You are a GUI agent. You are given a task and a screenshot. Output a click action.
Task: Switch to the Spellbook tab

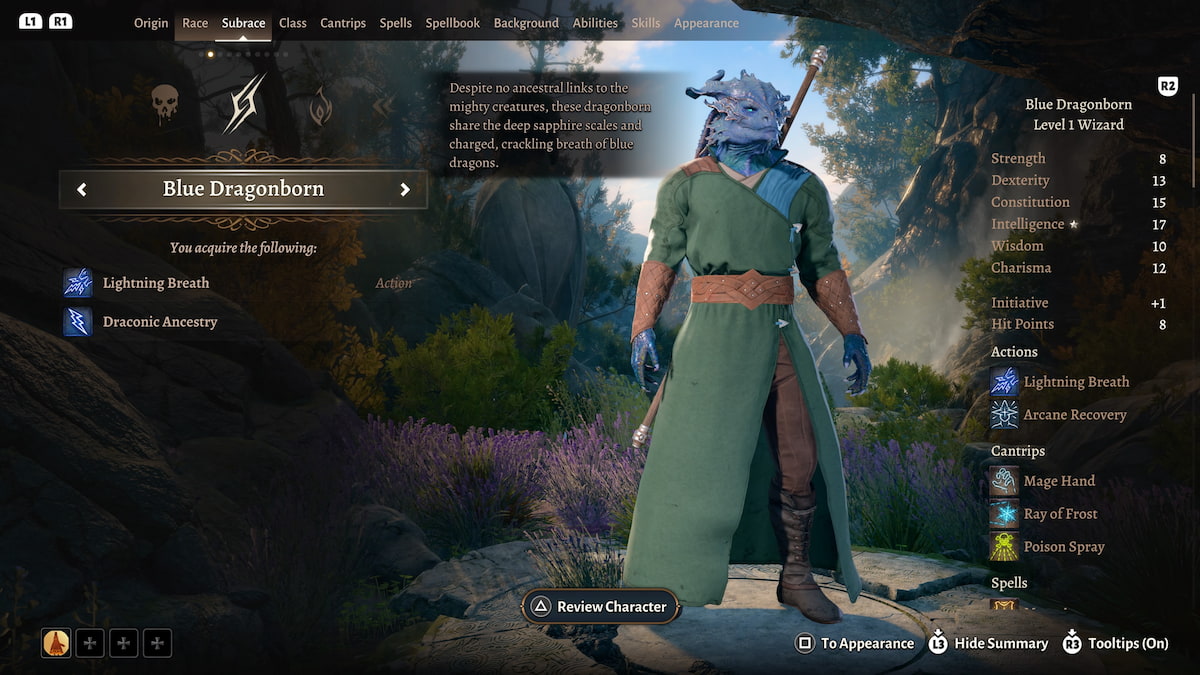pyautogui.click(x=453, y=23)
